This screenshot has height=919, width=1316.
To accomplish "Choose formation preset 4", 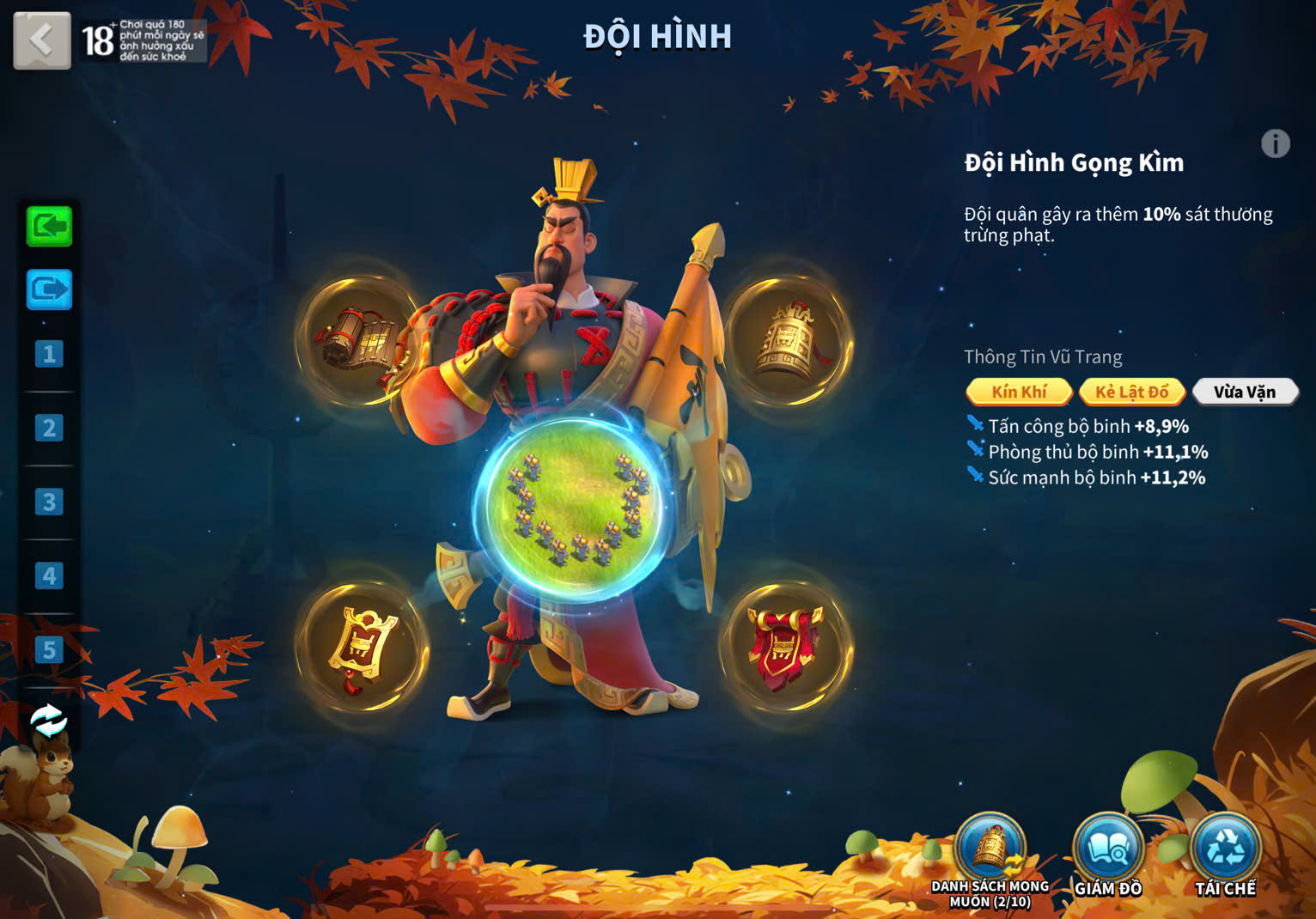I will coord(49,575).
